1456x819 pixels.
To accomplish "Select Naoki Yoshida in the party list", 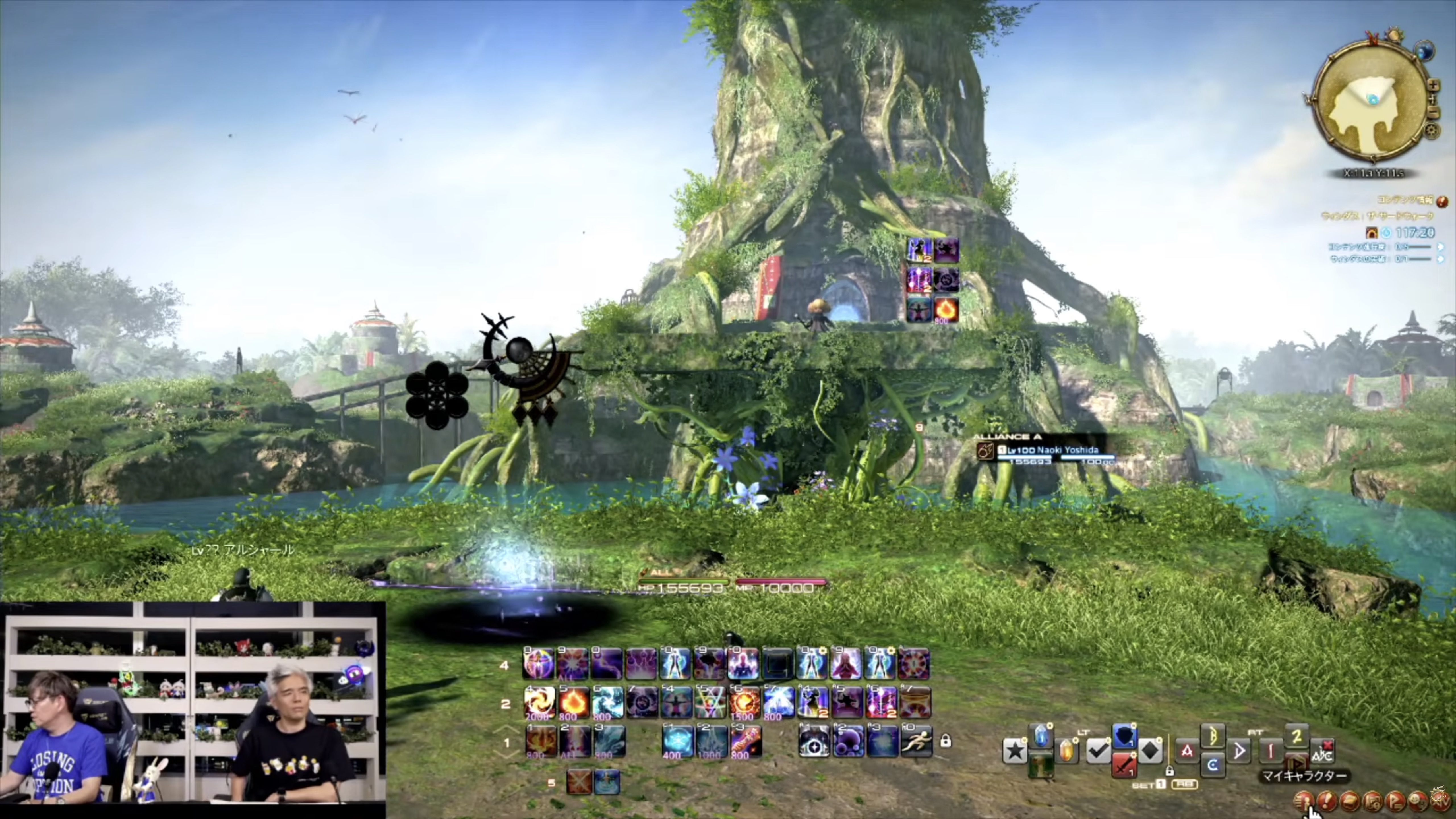I will pyautogui.click(x=1046, y=450).
